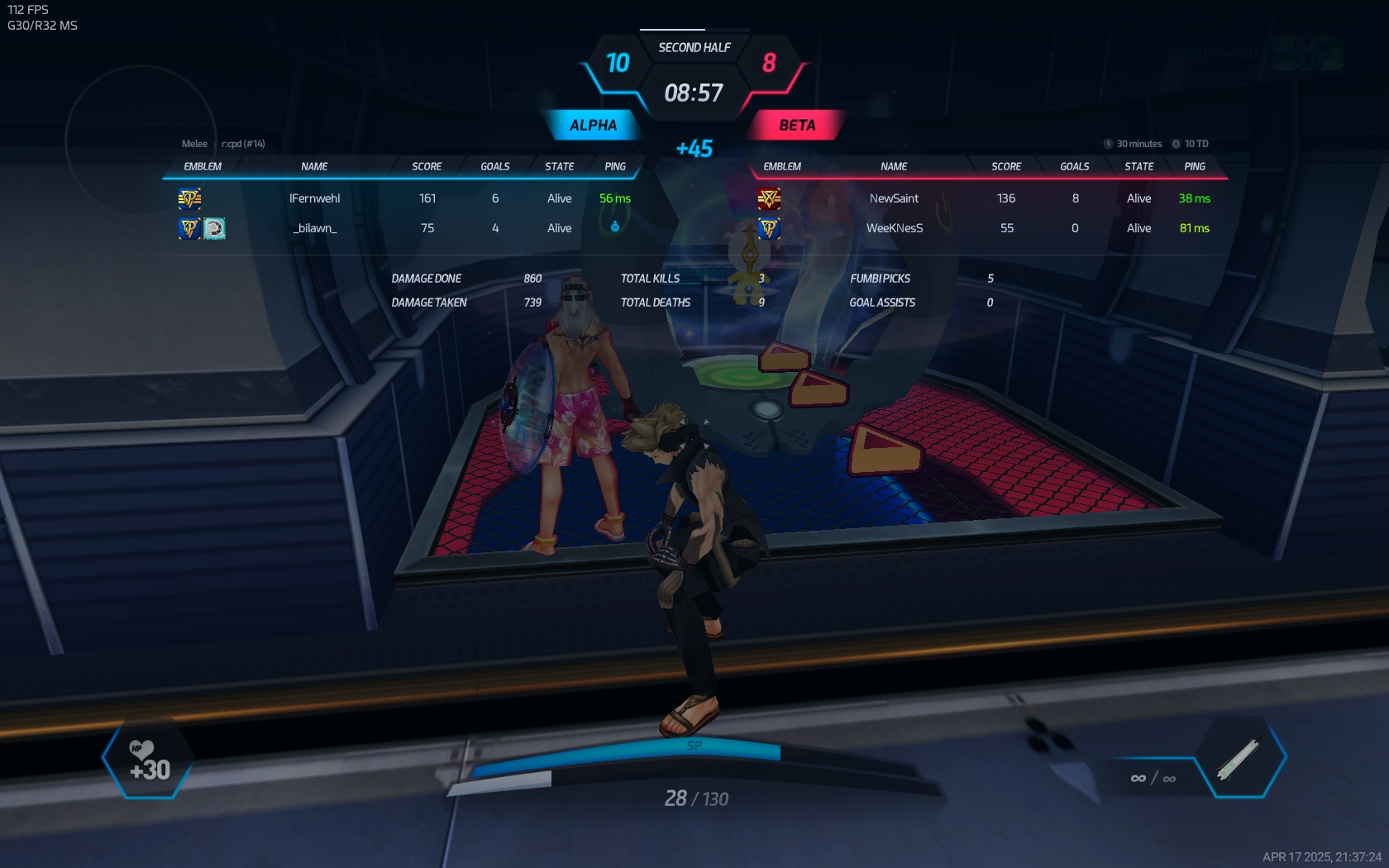
Task: Choose NewSaint in the Beta team list
Action: tap(894, 198)
